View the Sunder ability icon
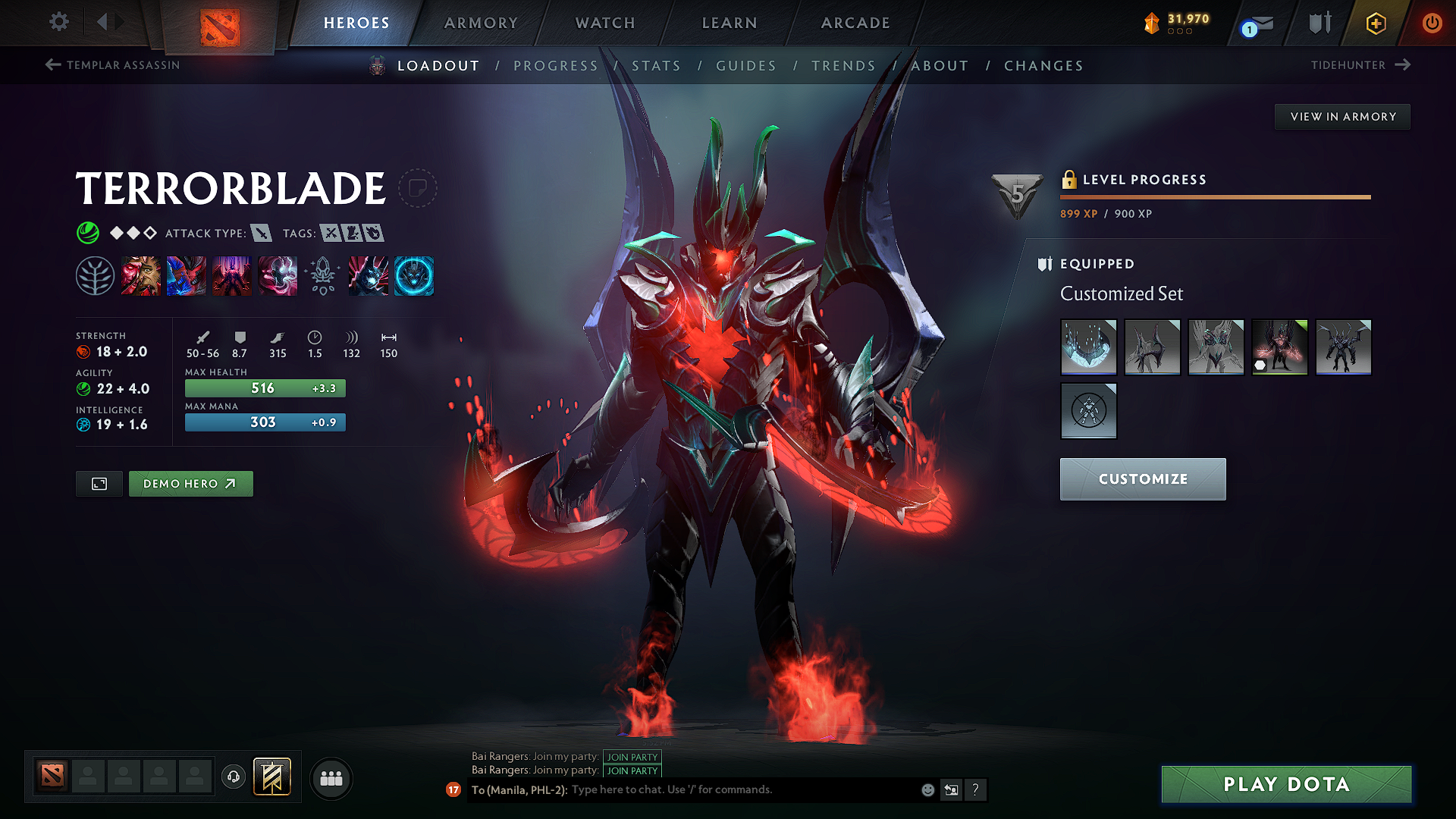 click(278, 277)
